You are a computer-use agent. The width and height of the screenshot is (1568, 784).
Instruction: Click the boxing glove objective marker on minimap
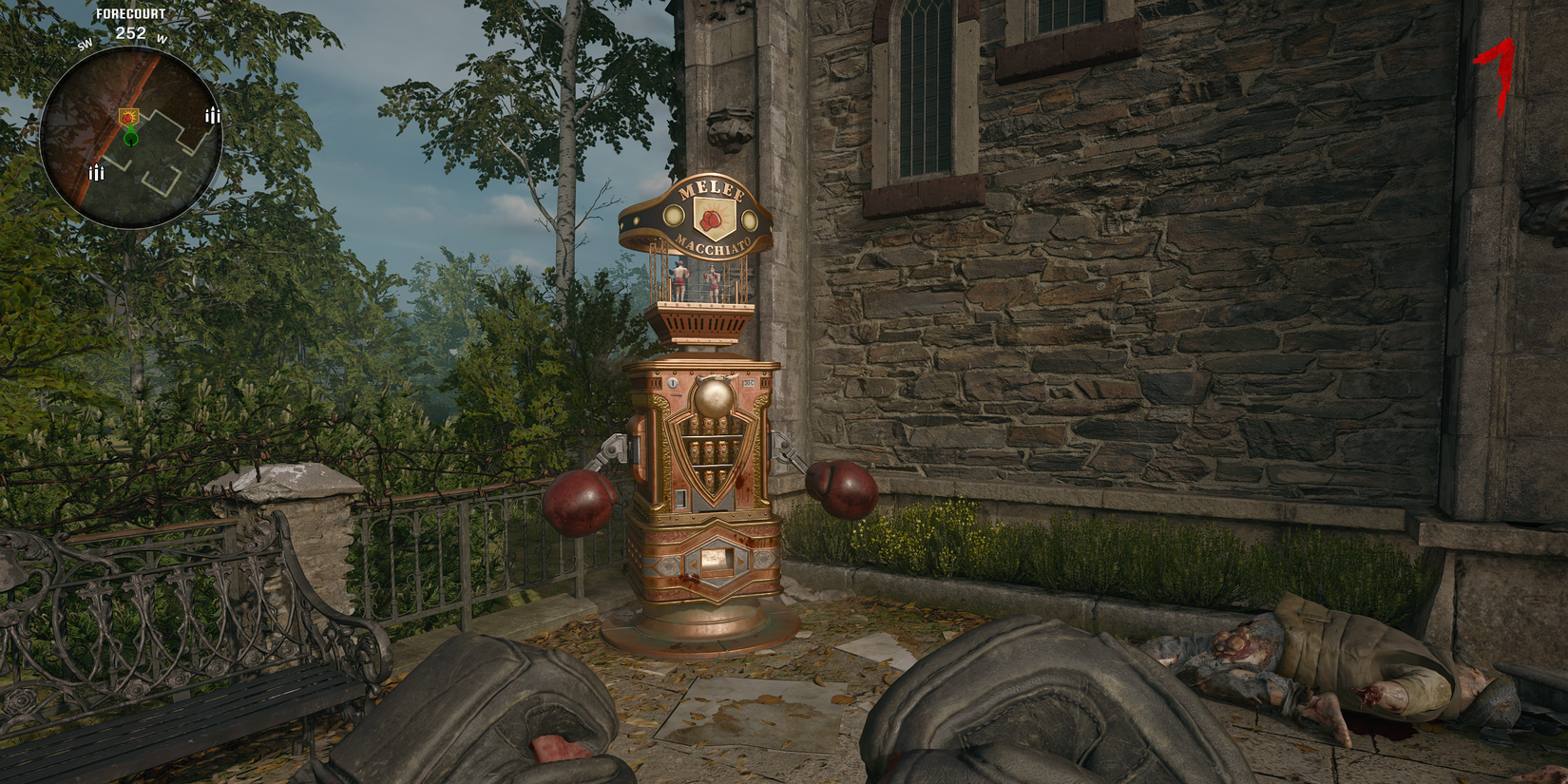tap(128, 117)
